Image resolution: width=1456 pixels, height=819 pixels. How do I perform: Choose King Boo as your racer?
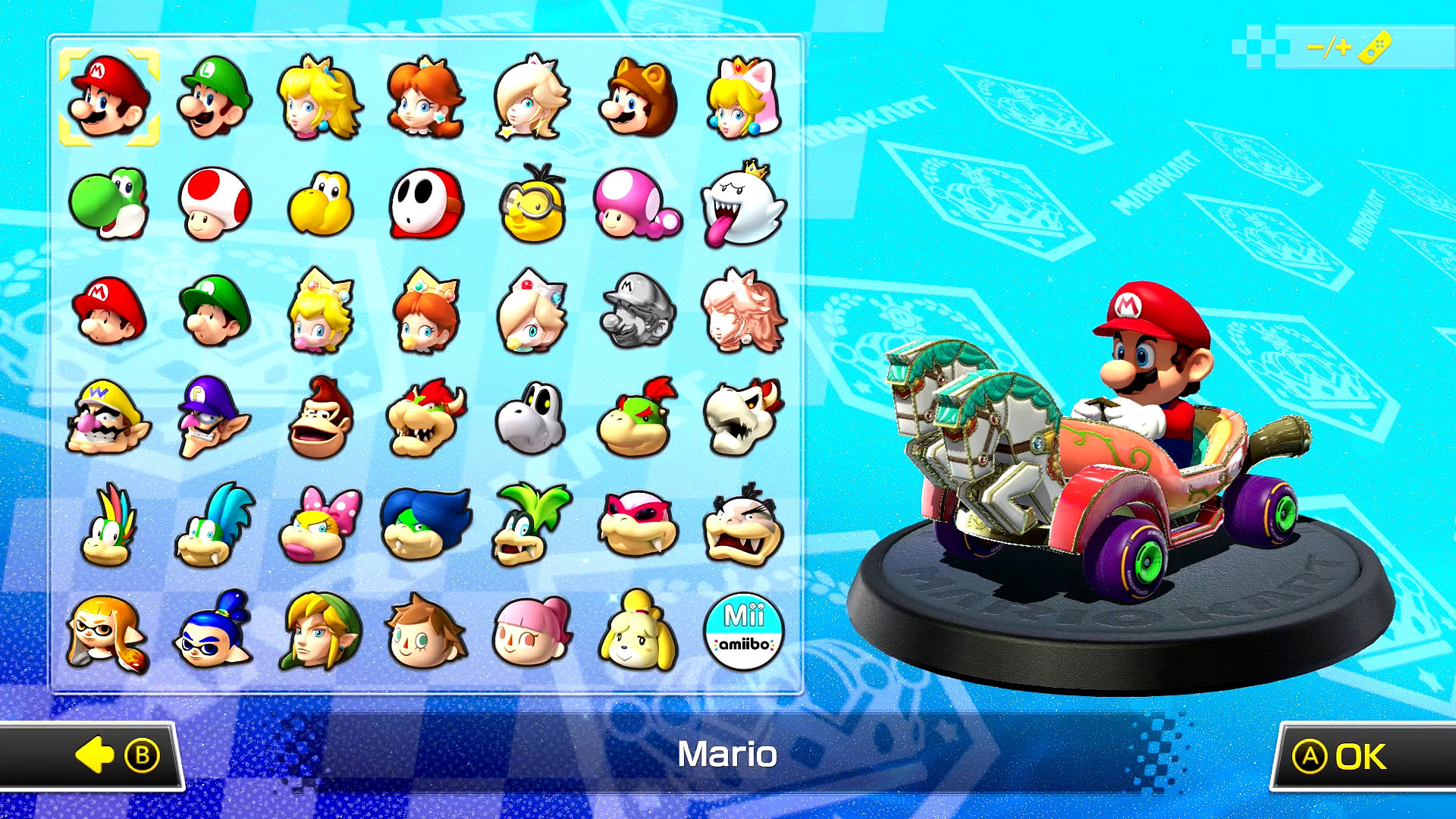pyautogui.click(x=745, y=205)
